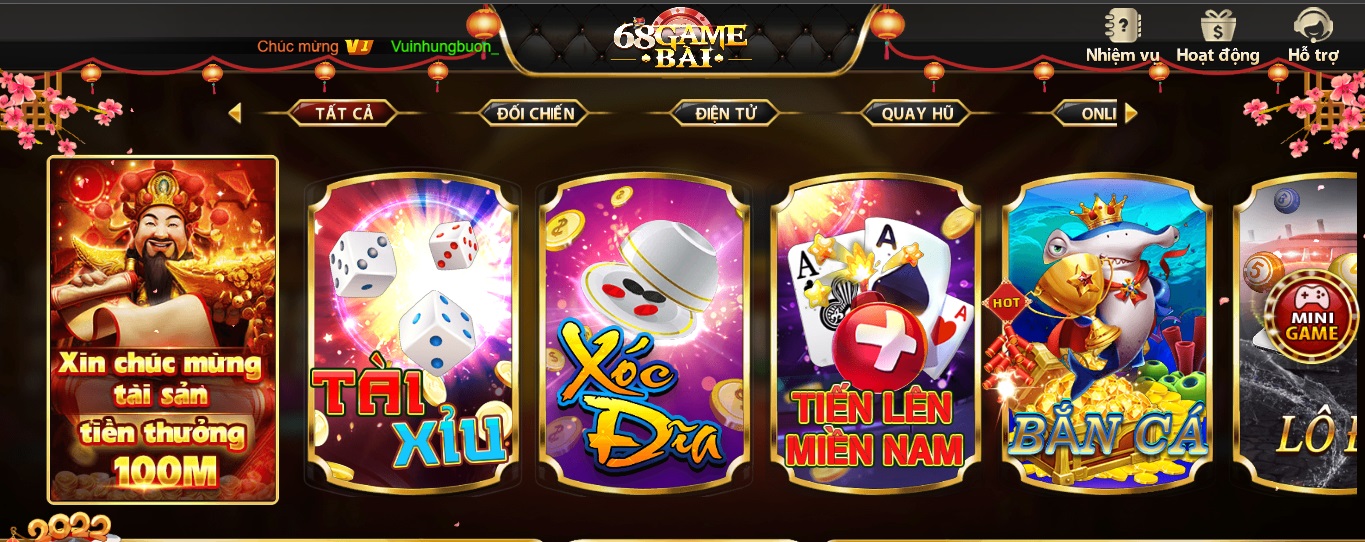Click the left category arrow
The image size is (1365, 542).
pos(234,113)
